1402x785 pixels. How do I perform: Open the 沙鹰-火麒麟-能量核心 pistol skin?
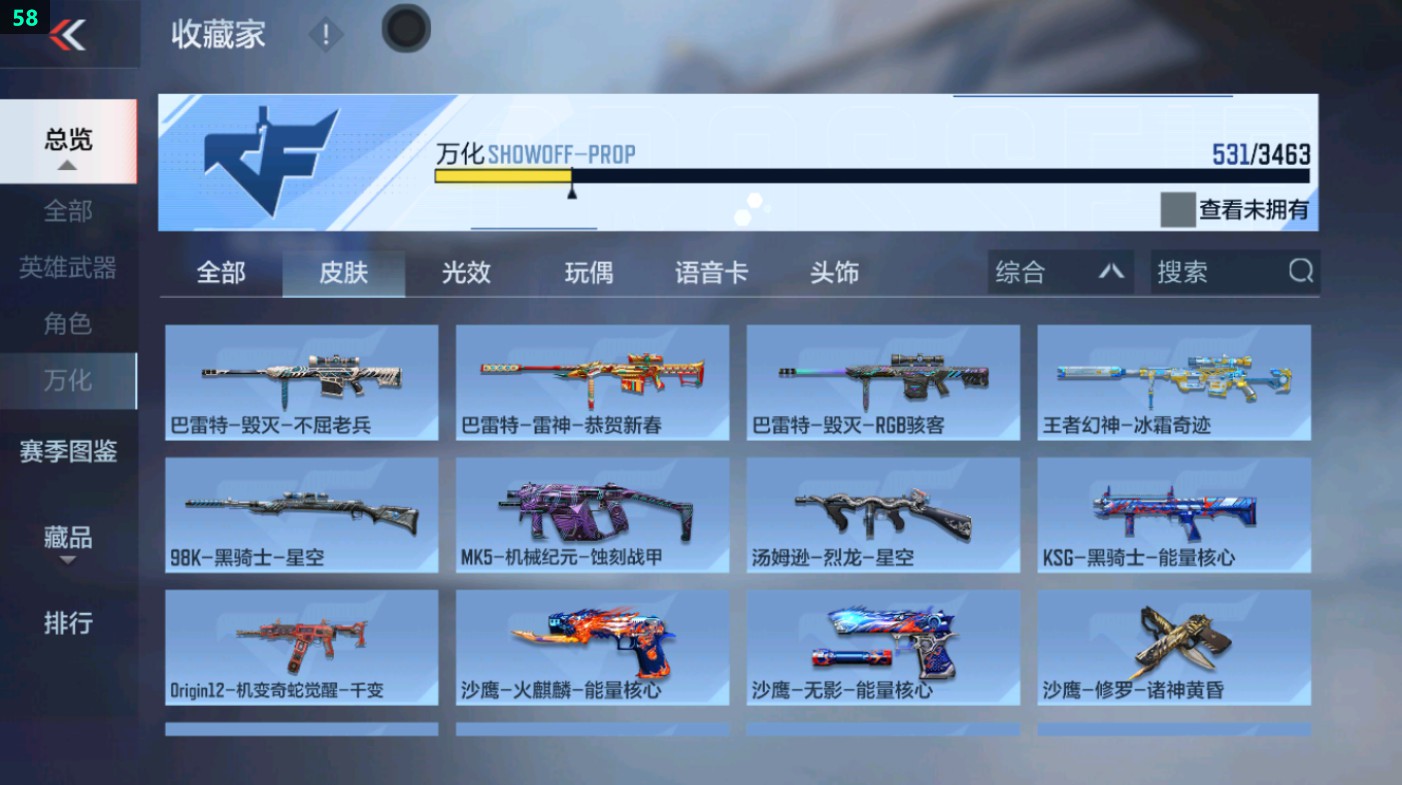591,648
